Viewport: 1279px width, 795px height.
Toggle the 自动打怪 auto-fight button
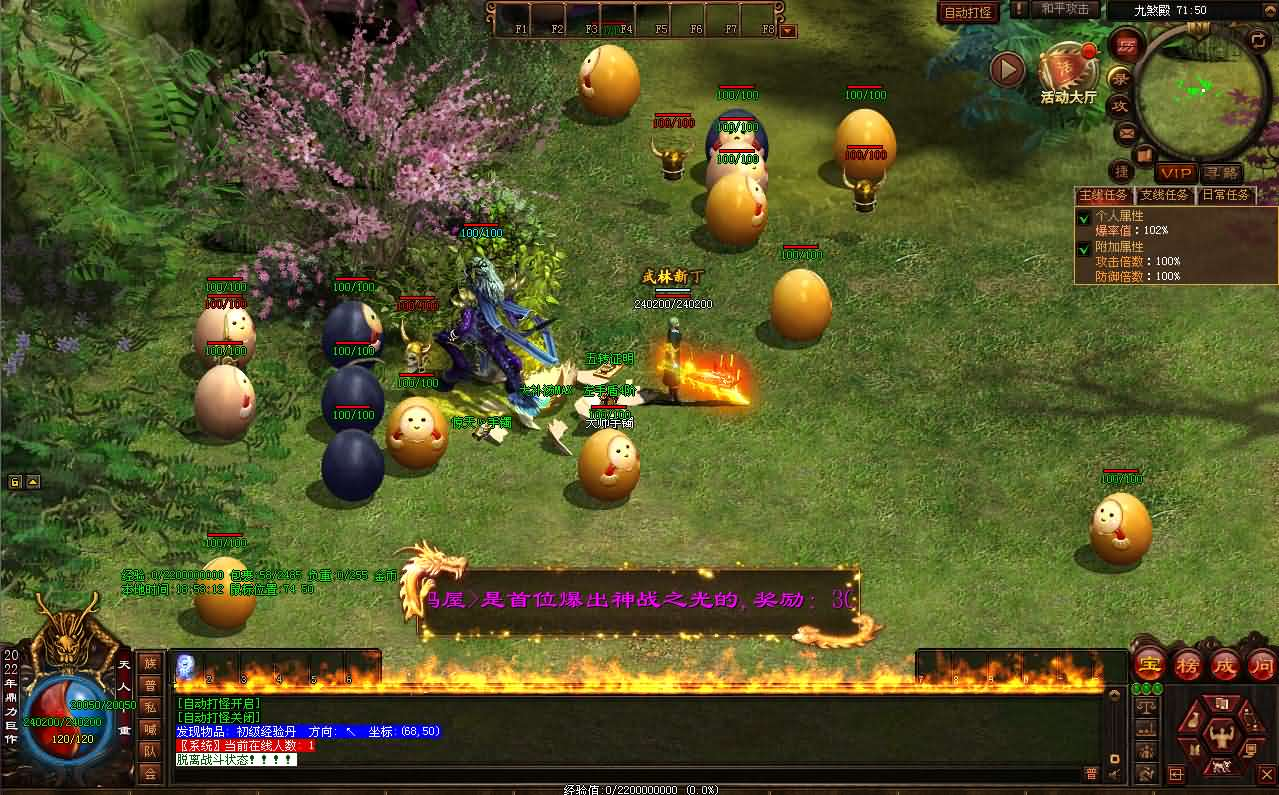[968, 13]
